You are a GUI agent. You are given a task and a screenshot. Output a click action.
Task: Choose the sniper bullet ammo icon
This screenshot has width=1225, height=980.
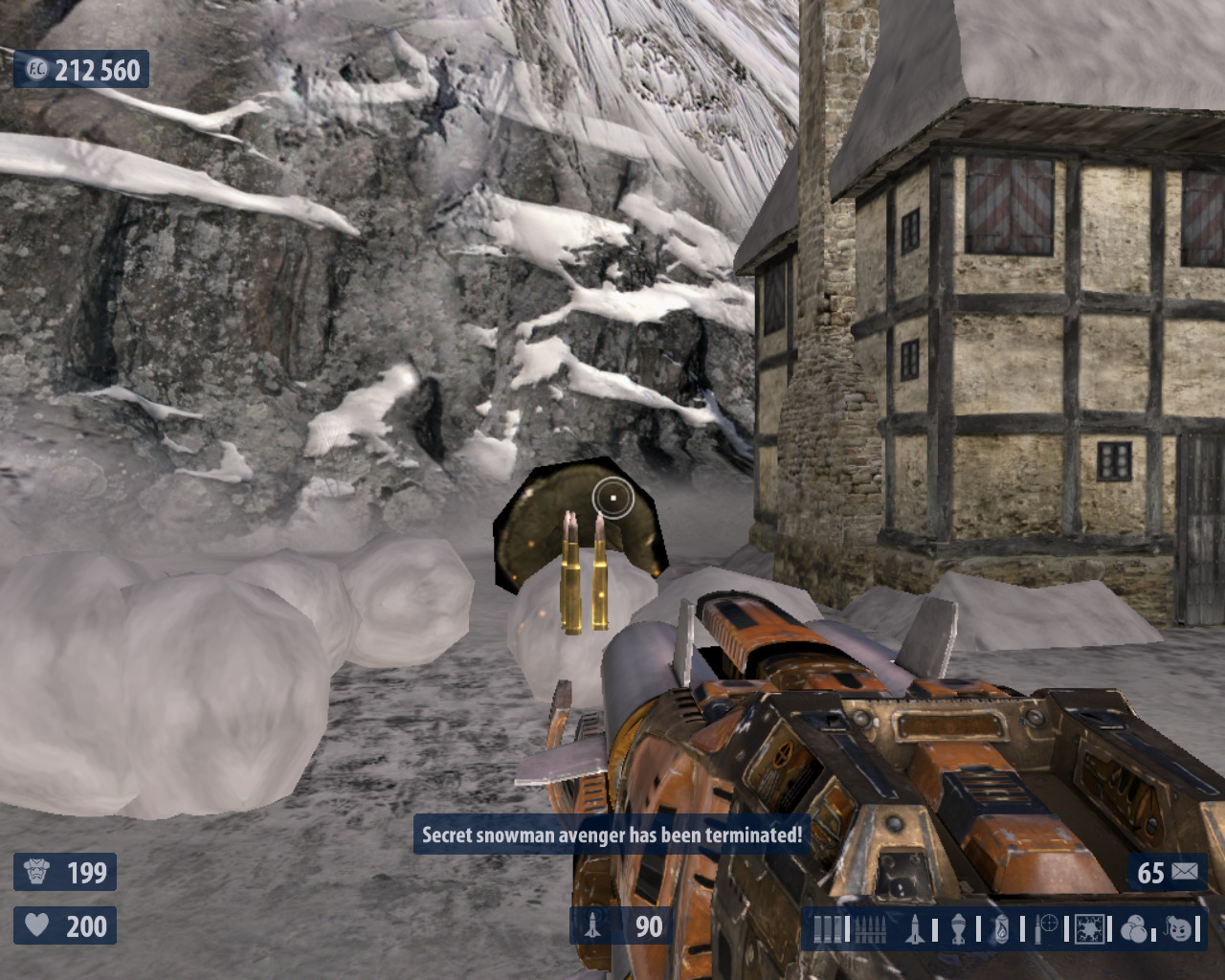[x=1047, y=928]
